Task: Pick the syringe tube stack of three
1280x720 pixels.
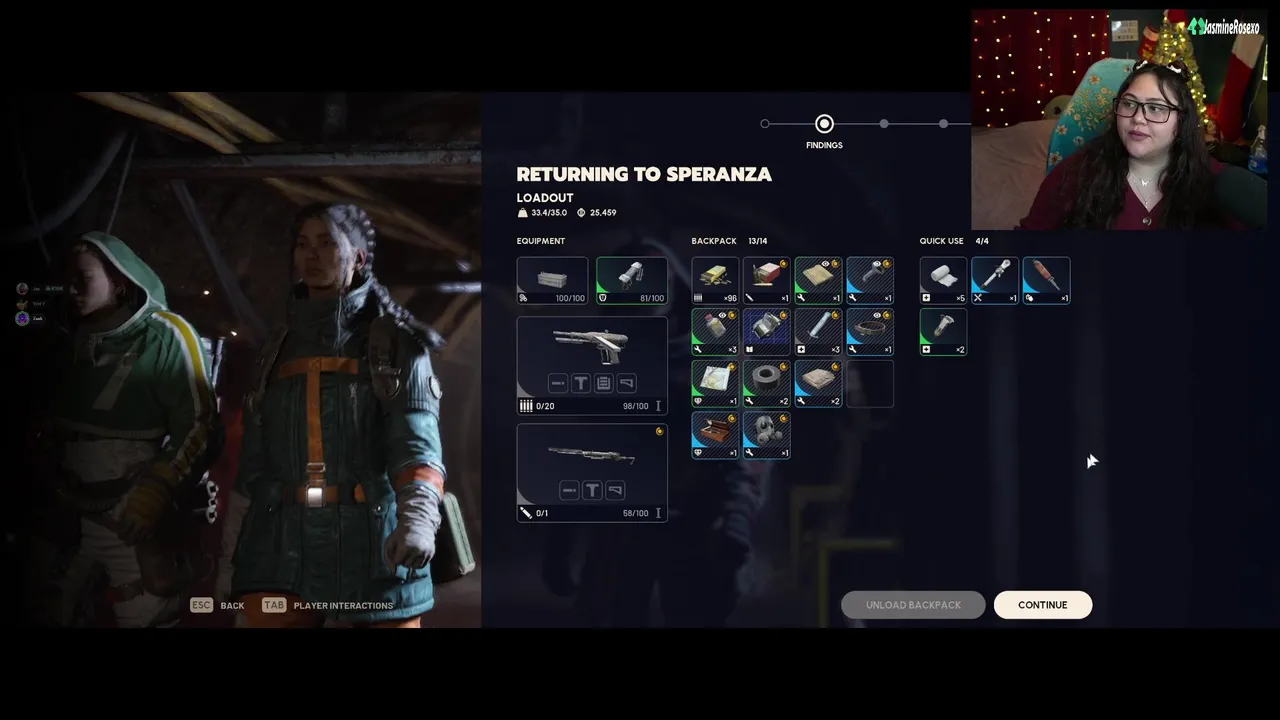Action: coord(819,332)
